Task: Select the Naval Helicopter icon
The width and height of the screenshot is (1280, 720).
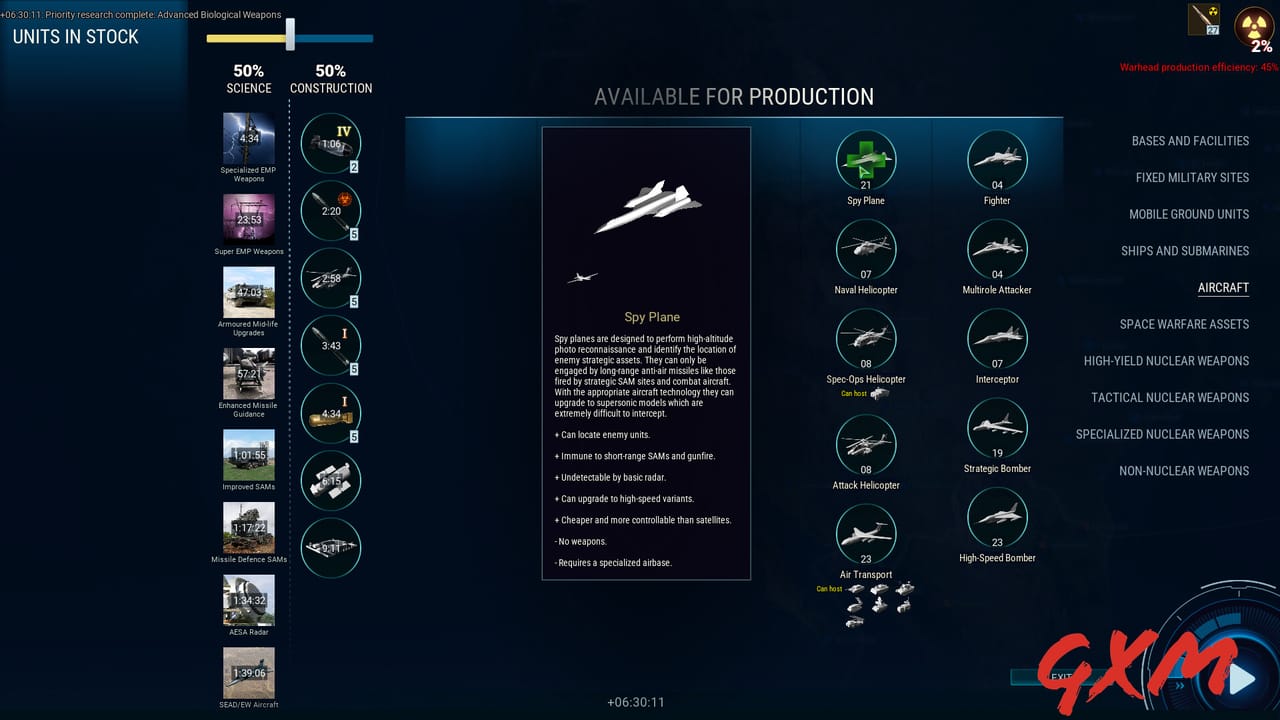Action: point(866,250)
